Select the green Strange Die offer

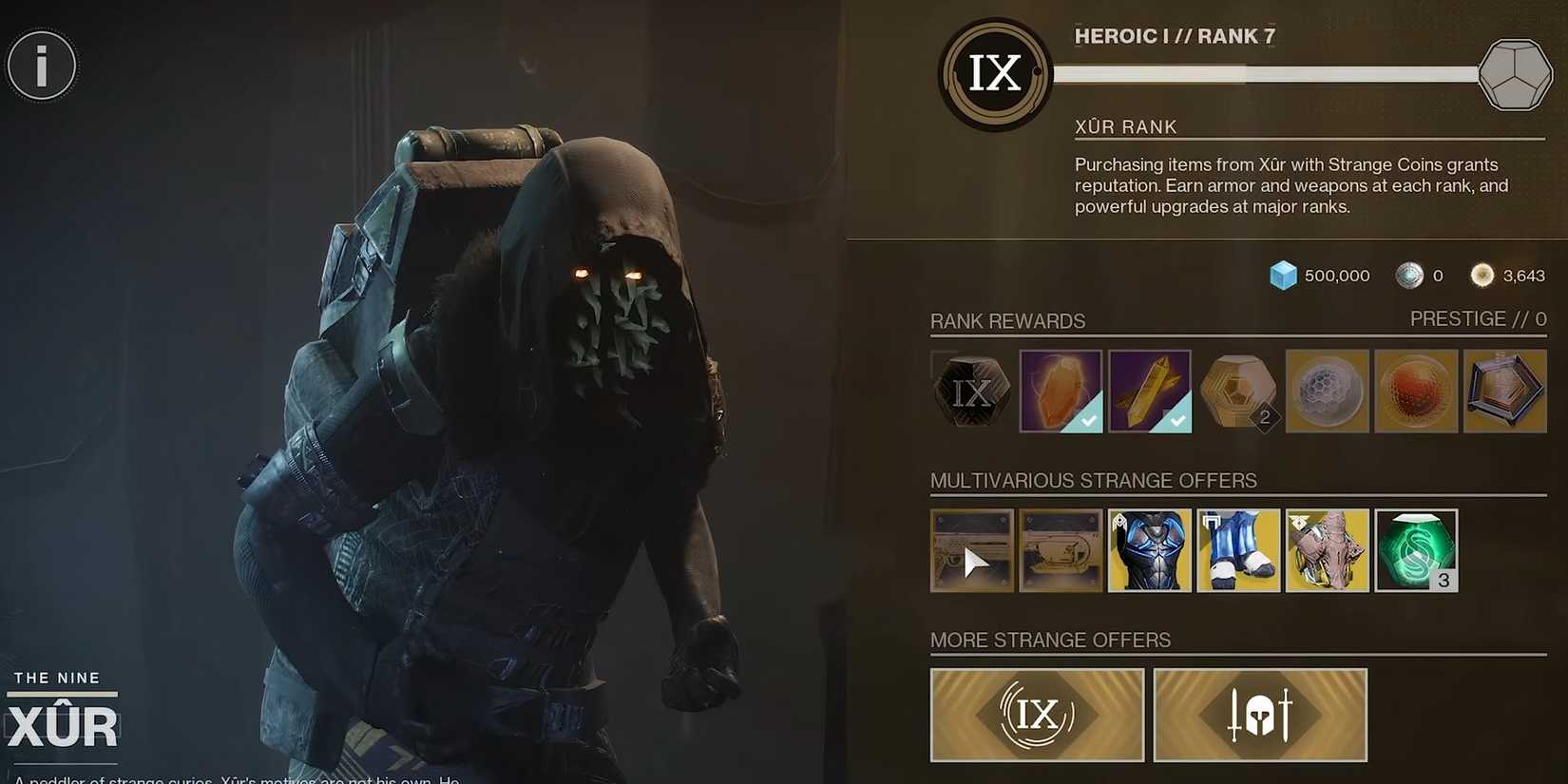(1416, 549)
